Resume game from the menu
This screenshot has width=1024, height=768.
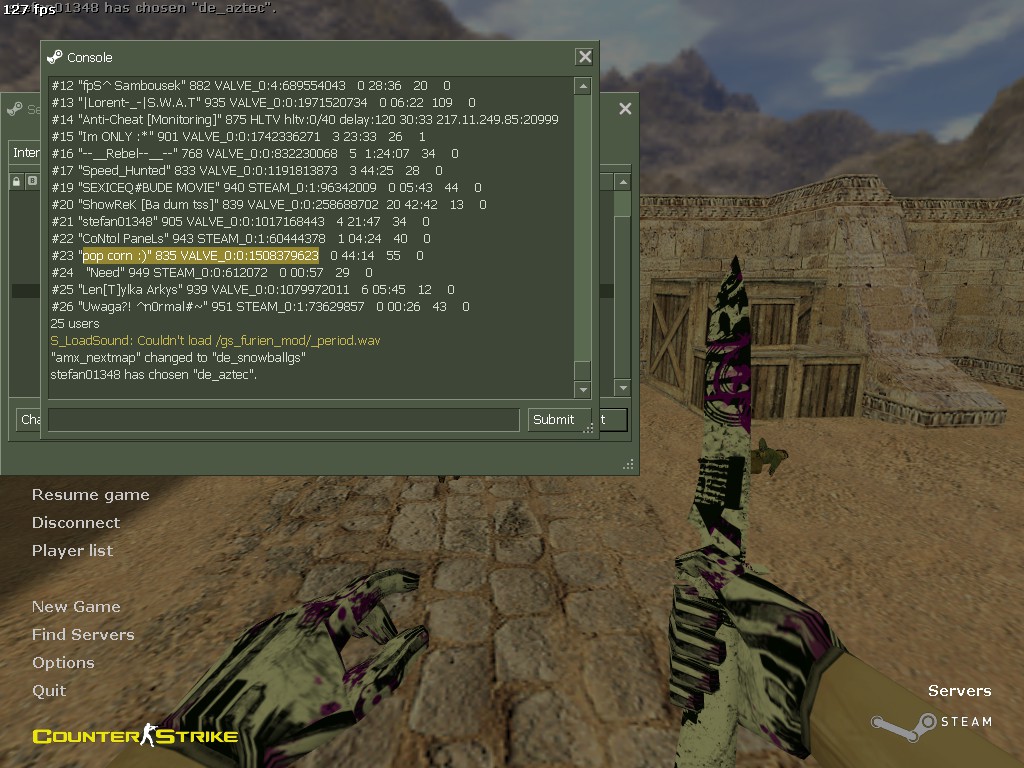click(90, 495)
